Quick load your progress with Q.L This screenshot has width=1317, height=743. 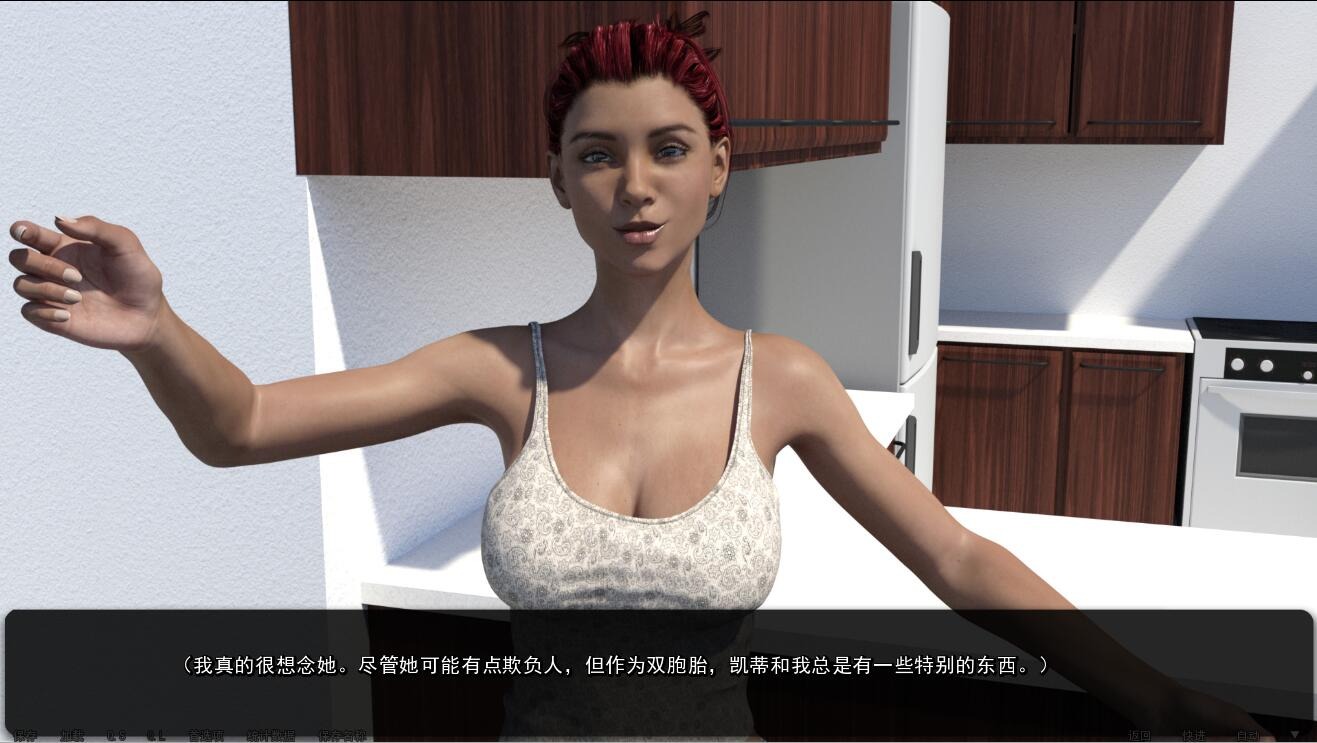pos(155,734)
